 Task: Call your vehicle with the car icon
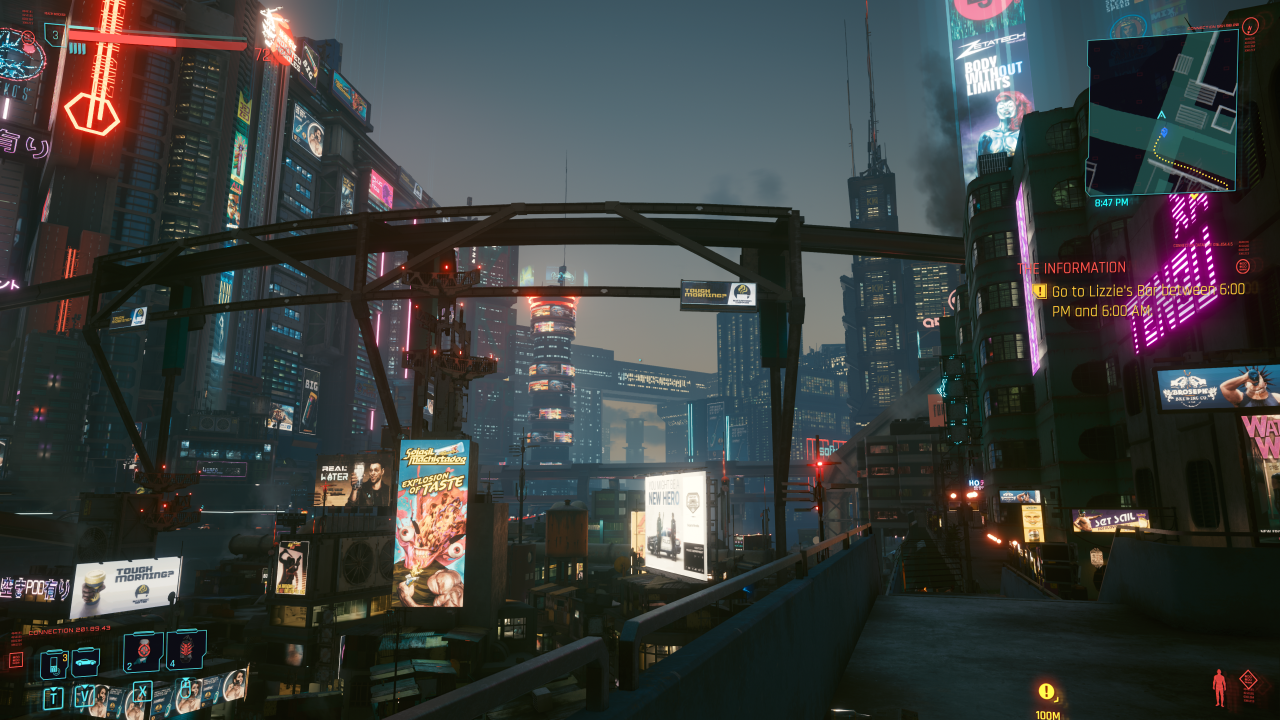tap(86, 662)
